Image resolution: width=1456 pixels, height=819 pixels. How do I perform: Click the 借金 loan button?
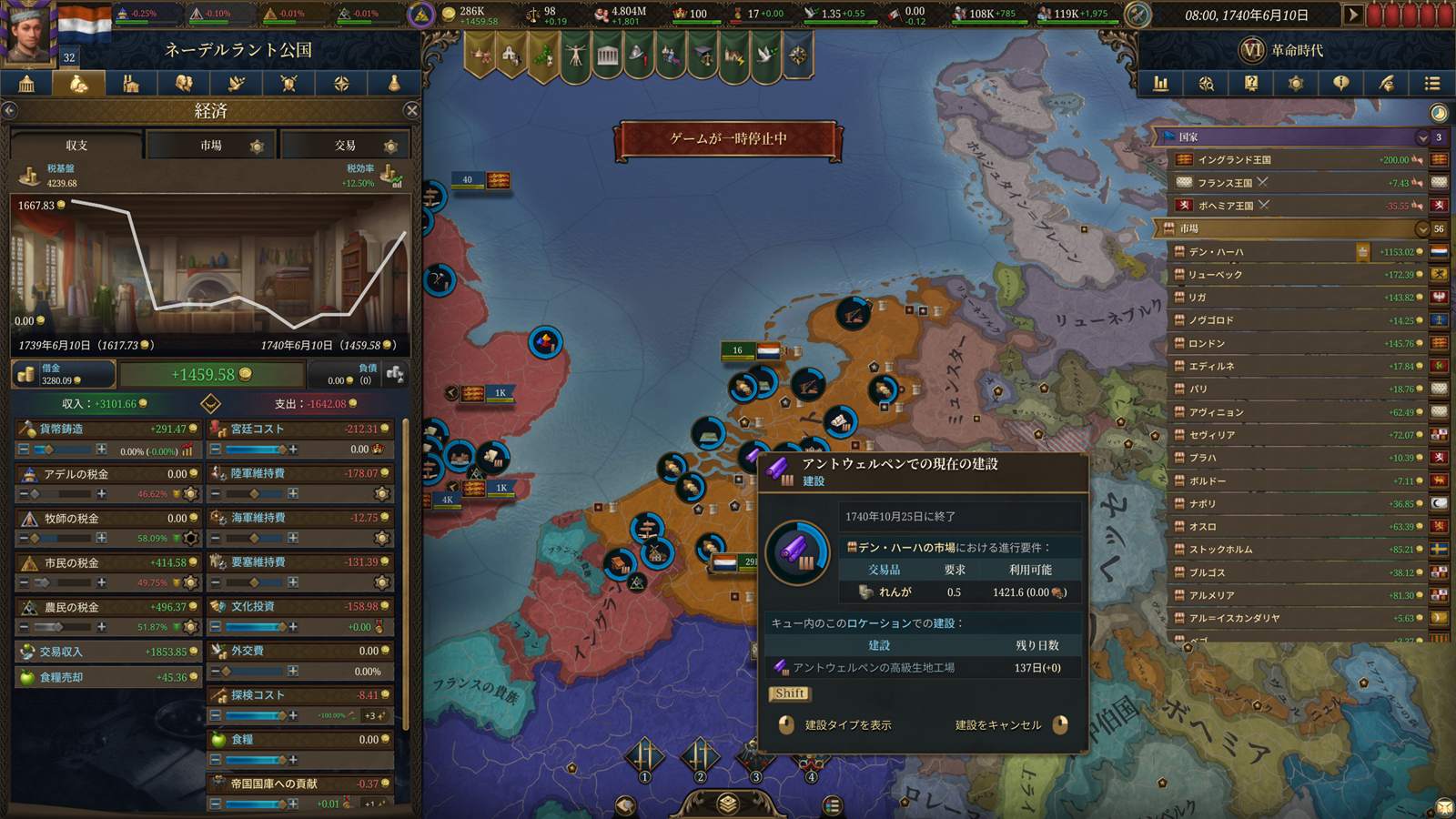point(63,374)
